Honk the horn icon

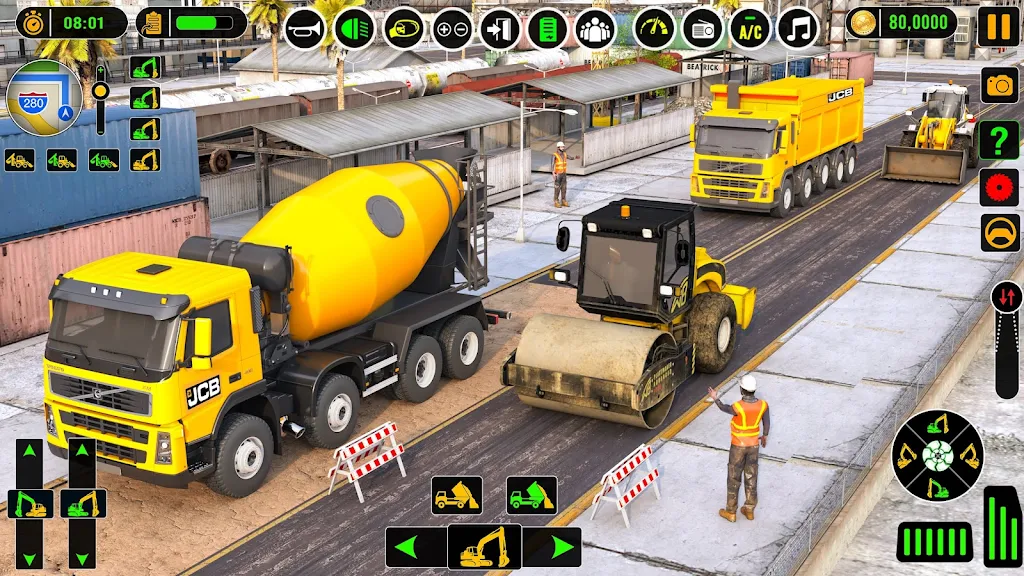[306, 28]
